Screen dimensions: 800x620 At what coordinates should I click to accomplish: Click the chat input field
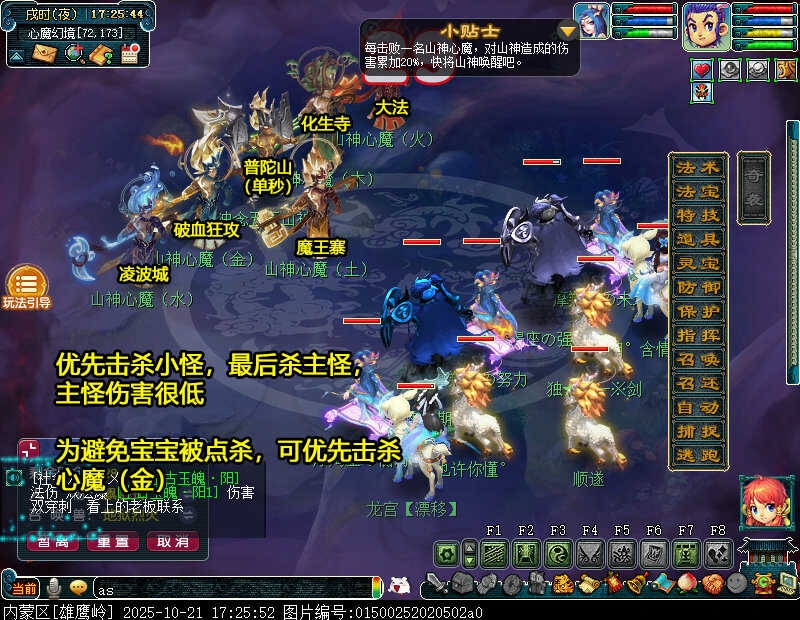230,588
